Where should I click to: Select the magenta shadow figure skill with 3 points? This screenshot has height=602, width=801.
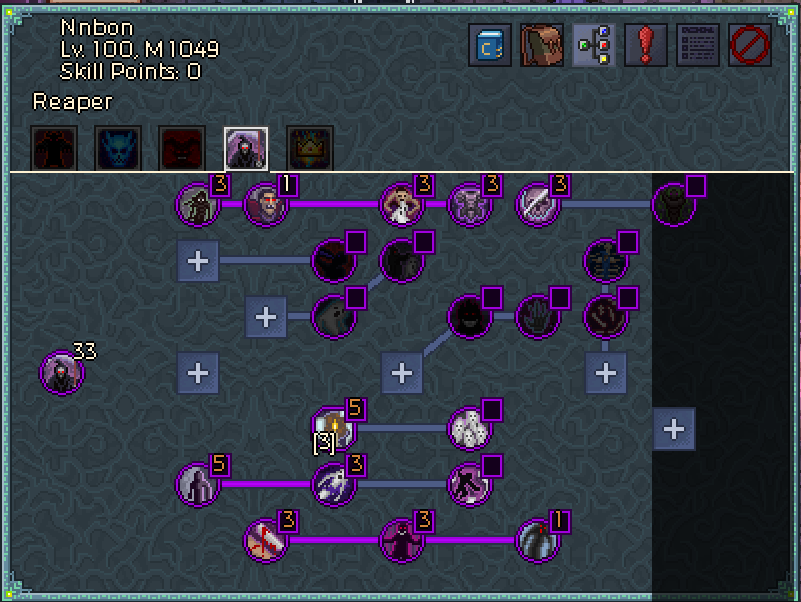(x=401, y=541)
